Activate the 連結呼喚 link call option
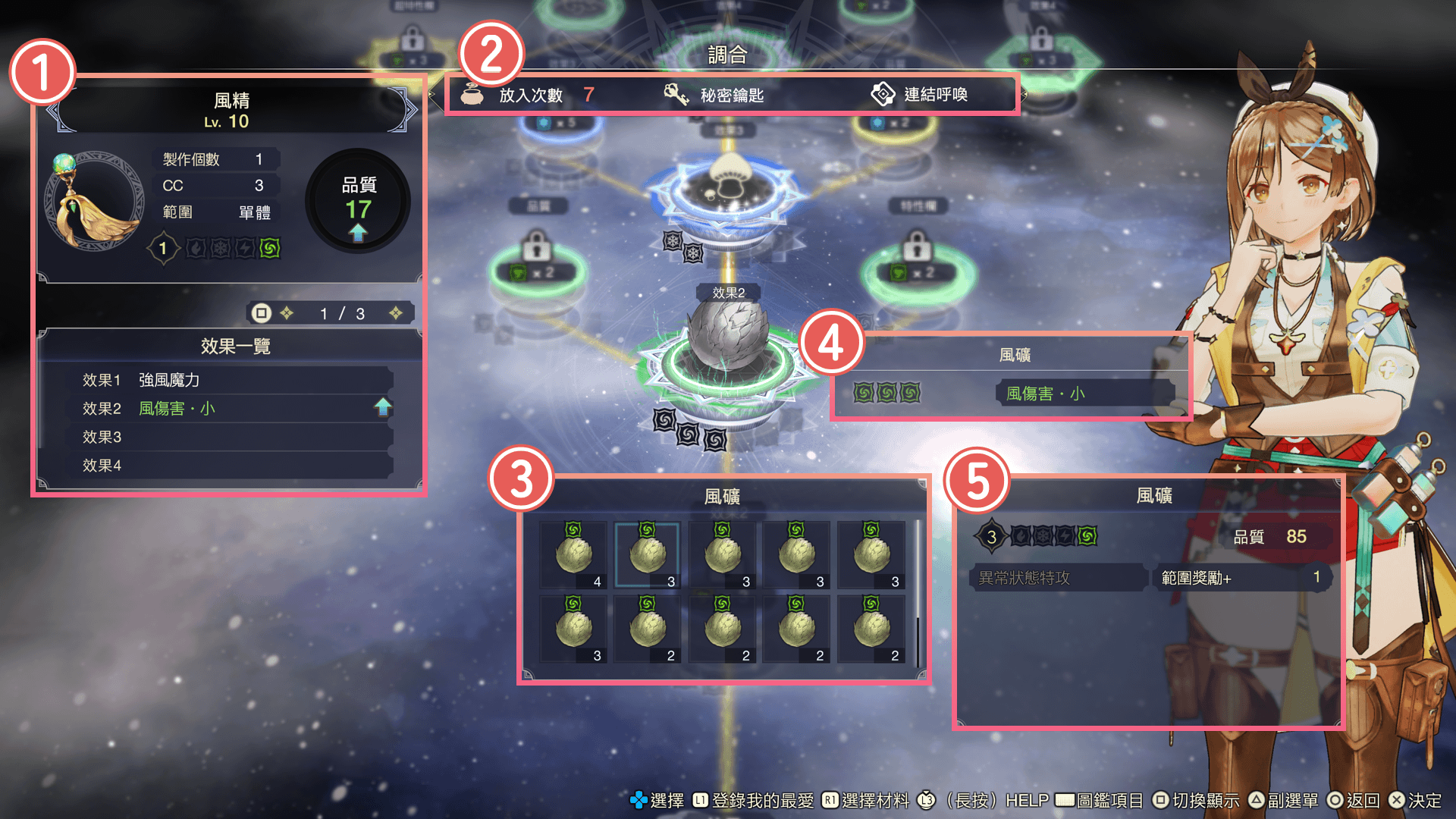This screenshot has height=819, width=1456. click(919, 95)
